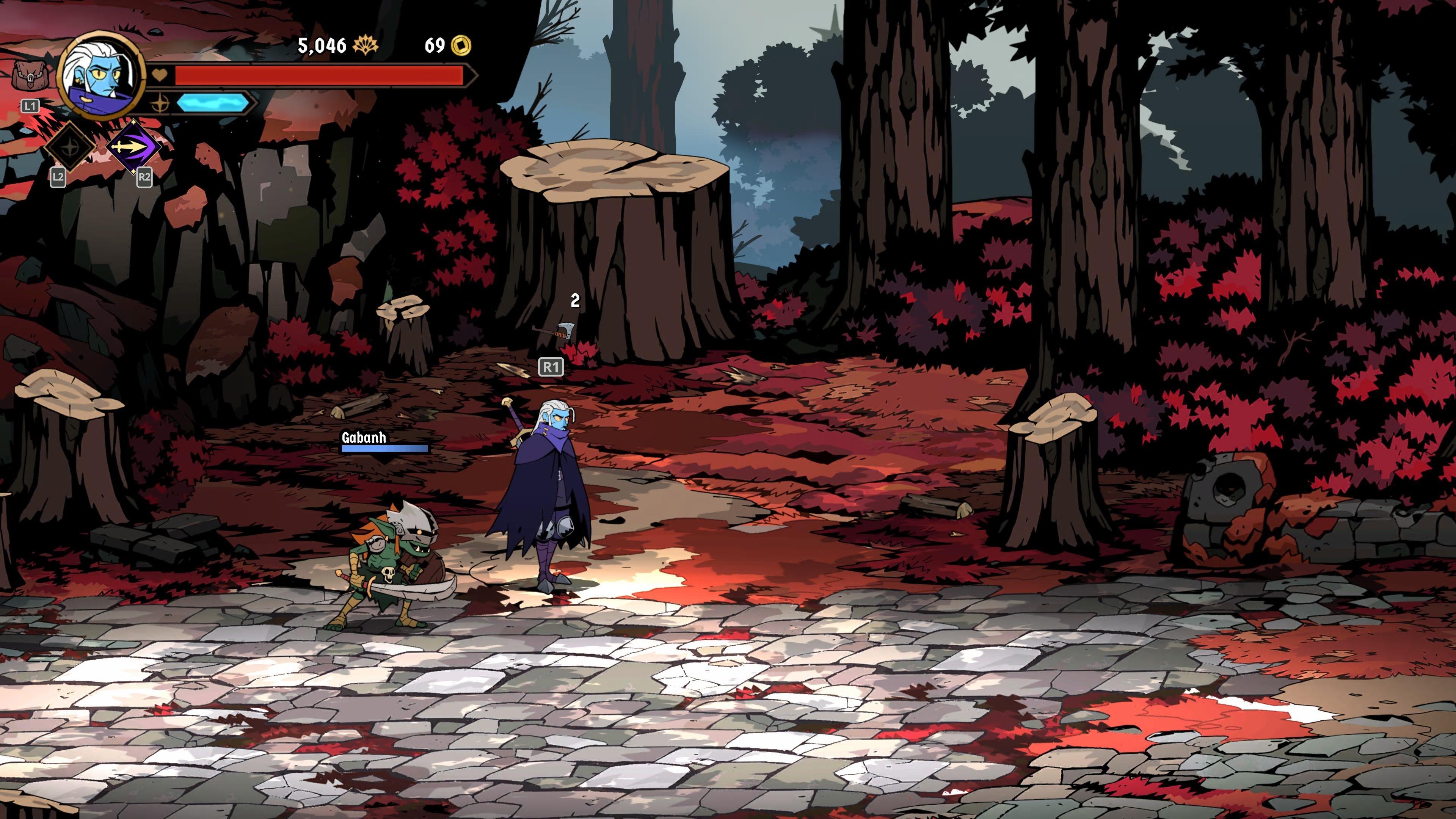
Task: Select the empty dark diamond ability slot
Action: (70, 147)
